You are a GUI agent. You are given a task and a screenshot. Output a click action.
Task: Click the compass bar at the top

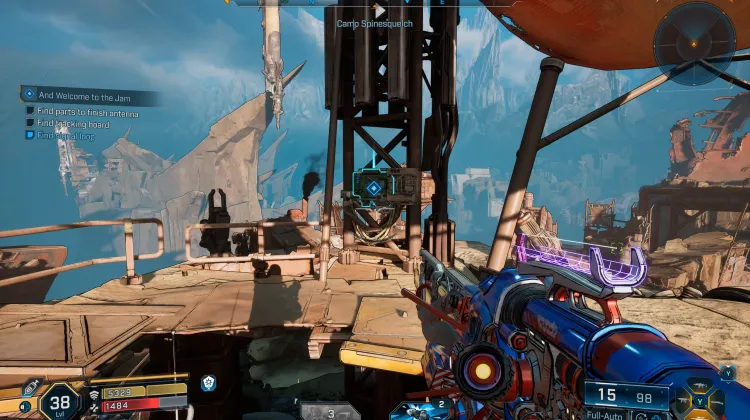[373, 4]
